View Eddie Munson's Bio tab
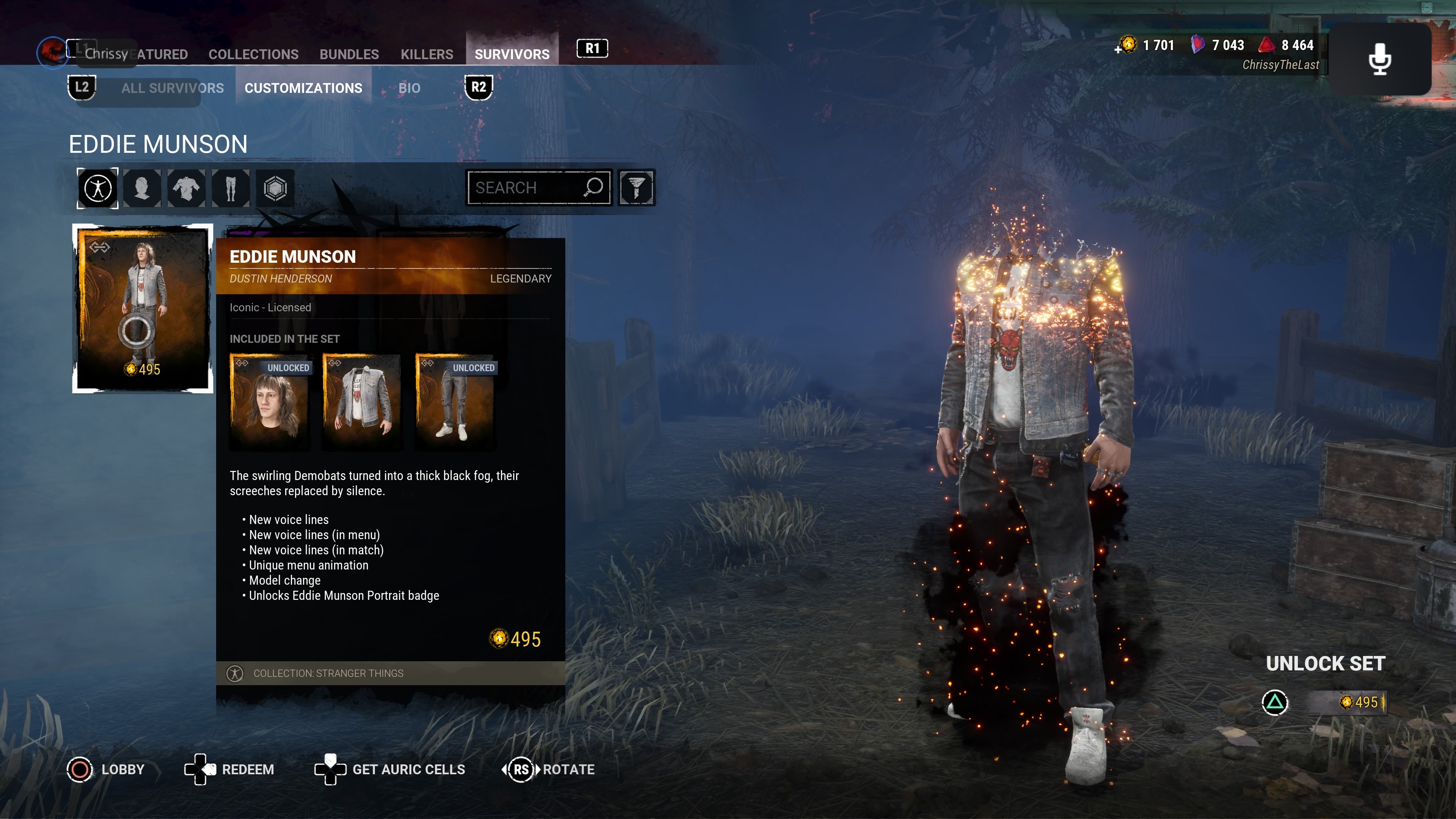Screen dimensions: 1456x819 pos(409,88)
